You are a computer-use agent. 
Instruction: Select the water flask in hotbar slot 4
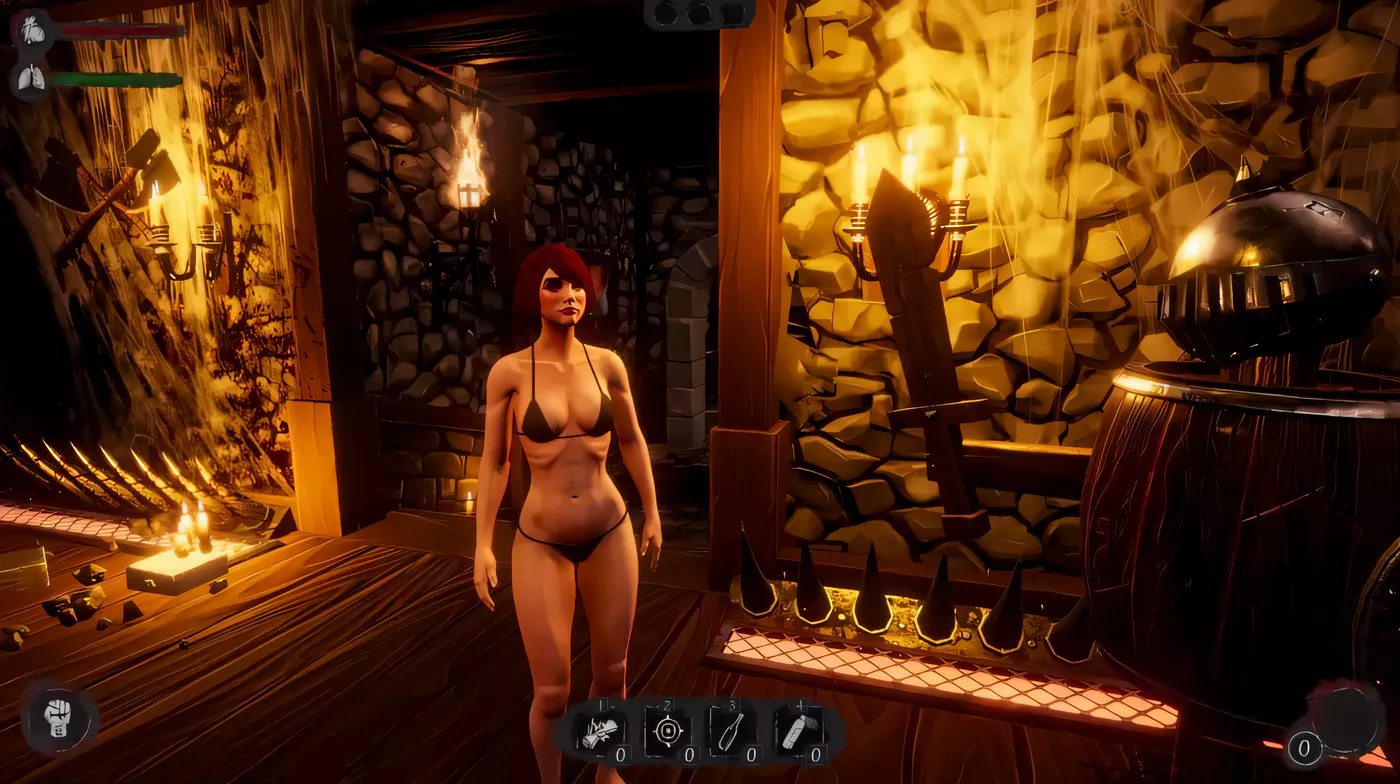[x=800, y=730]
